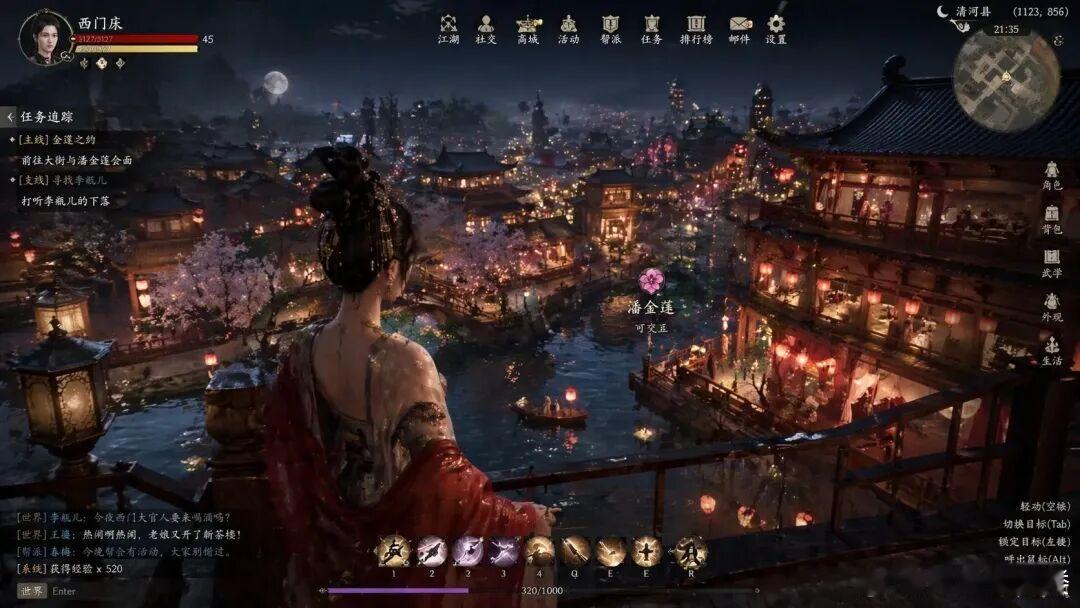
Task: Open the 活动 events menu
Action: click(x=568, y=28)
